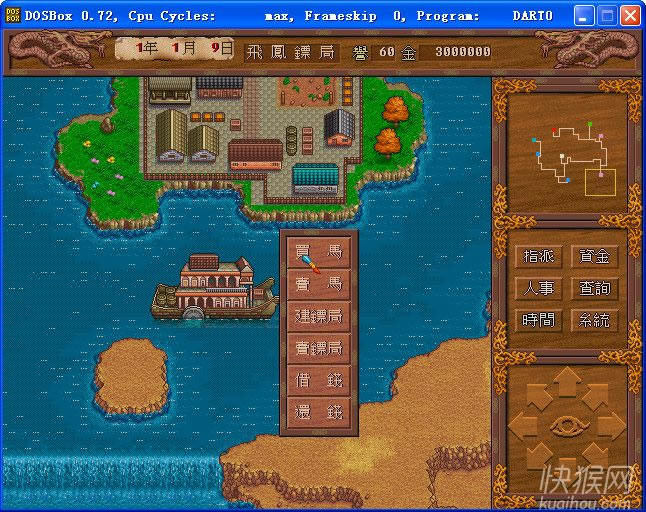646x512 pixels.
Task: Select 借錢 to borrow money
Action: click(318, 381)
